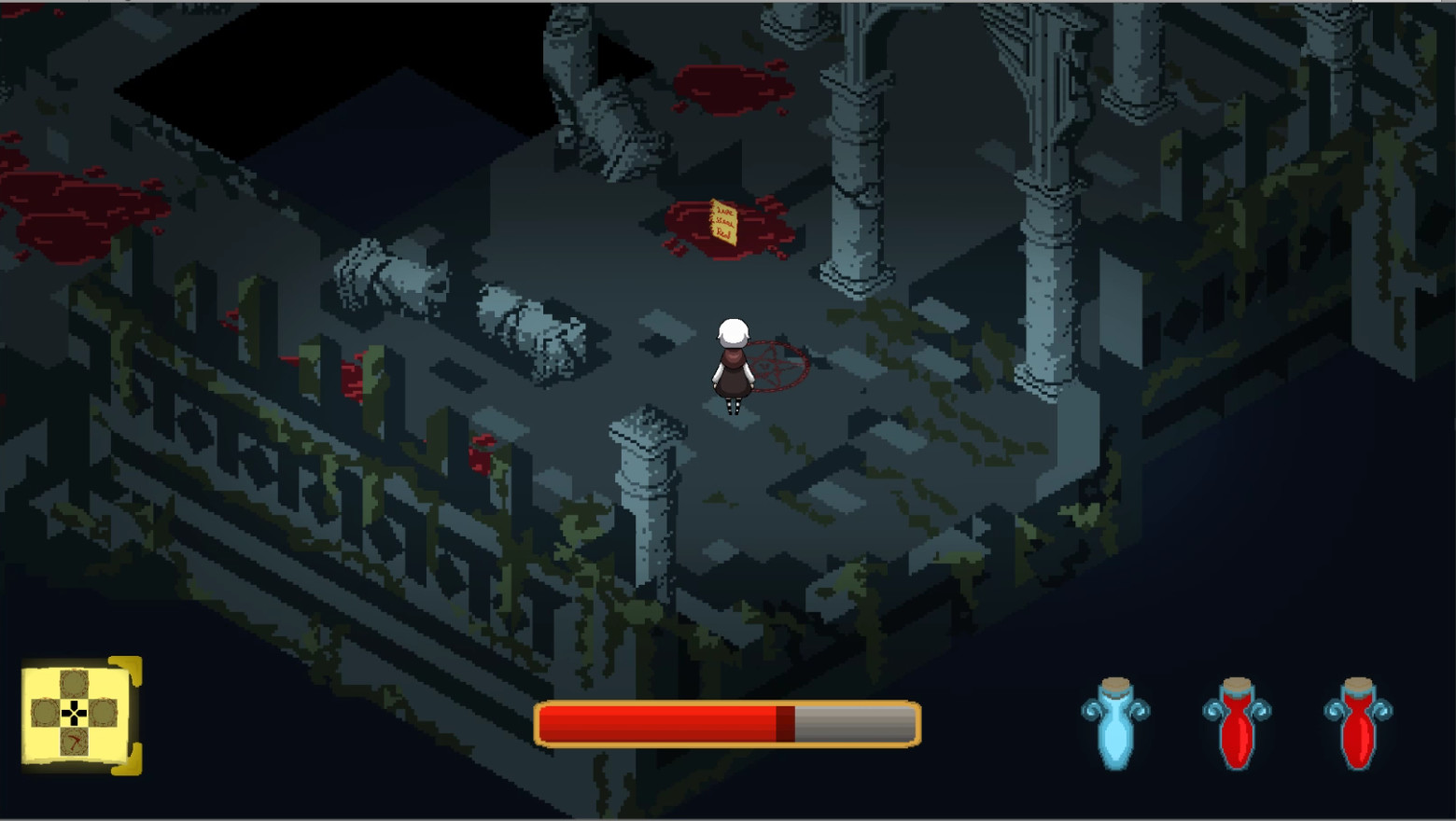Image resolution: width=1456 pixels, height=821 pixels.
Task: Select the top room circle on the minimap
Action: 75,682
